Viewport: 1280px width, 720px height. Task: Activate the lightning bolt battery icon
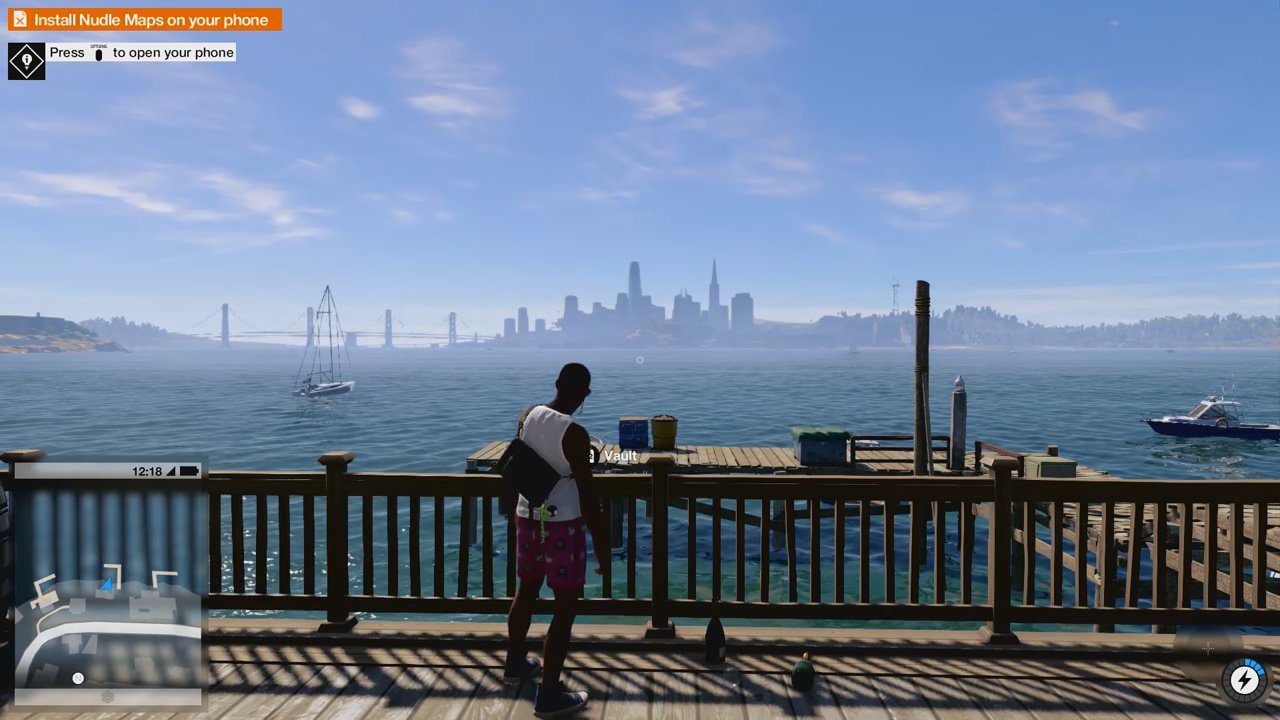coord(1244,680)
